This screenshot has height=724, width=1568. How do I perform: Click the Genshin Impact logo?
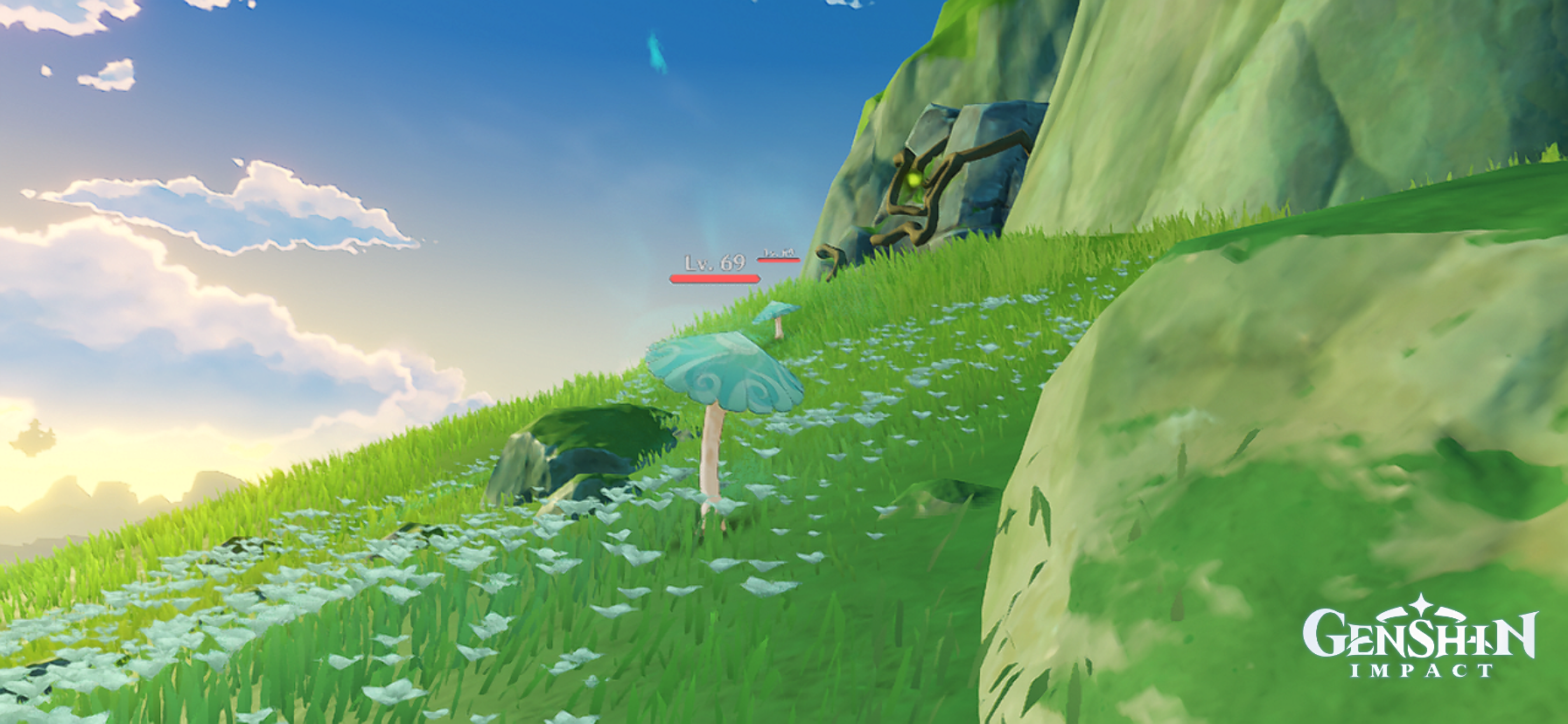(x=1422, y=638)
